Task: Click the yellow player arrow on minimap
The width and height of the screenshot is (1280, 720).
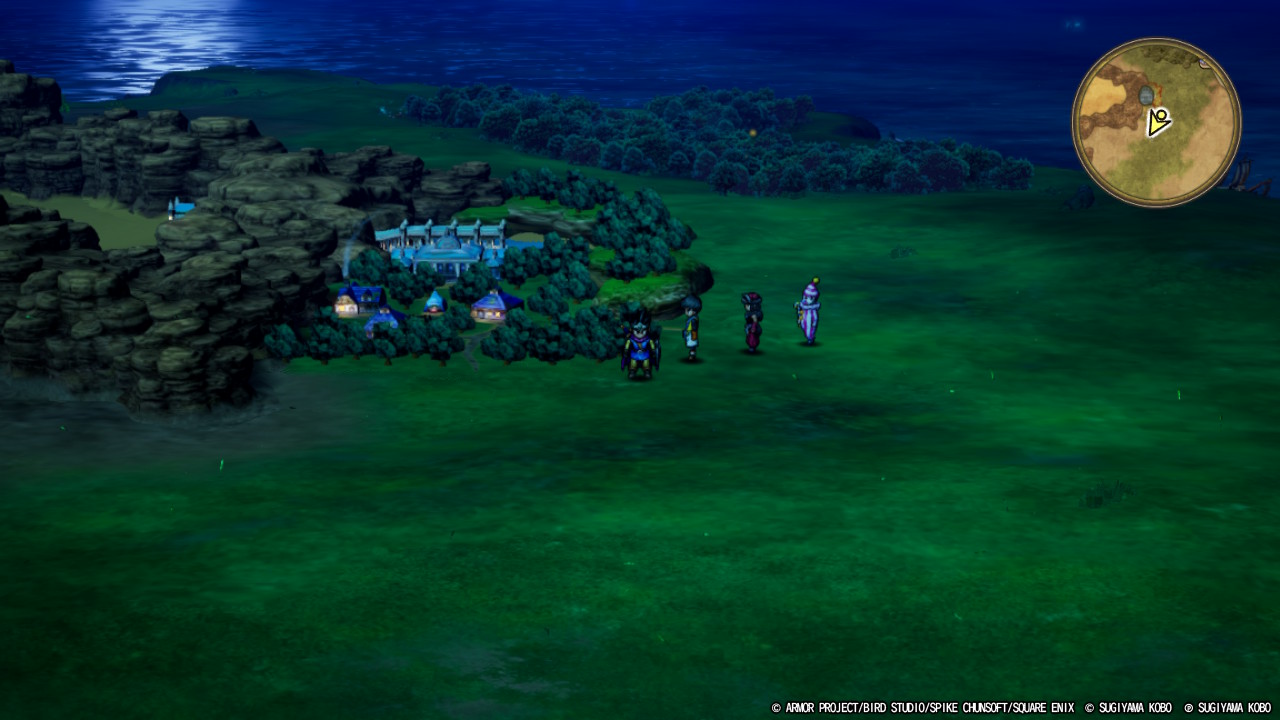Action: point(1158,123)
